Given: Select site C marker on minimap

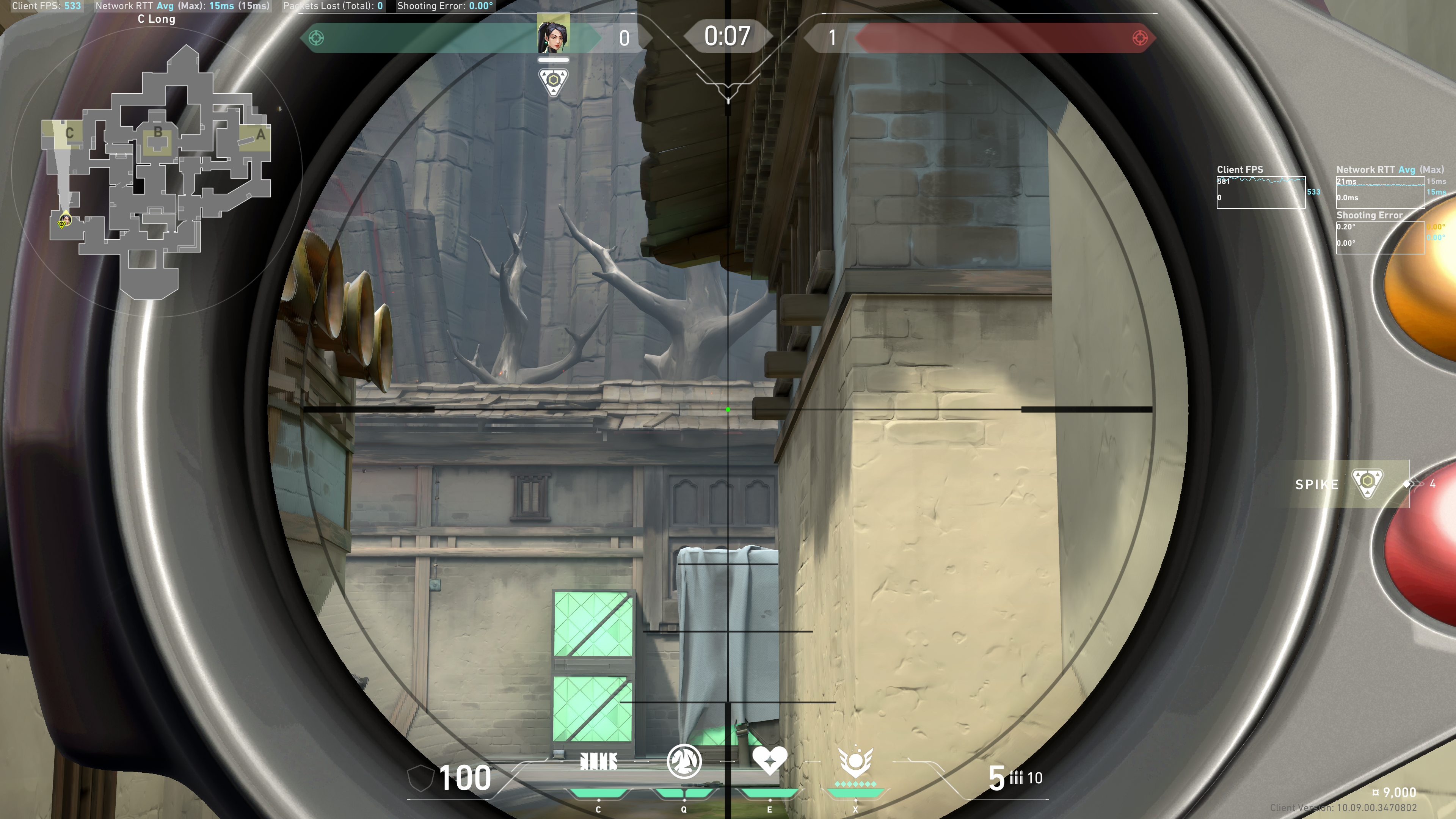Looking at the screenshot, I should click(x=69, y=133).
